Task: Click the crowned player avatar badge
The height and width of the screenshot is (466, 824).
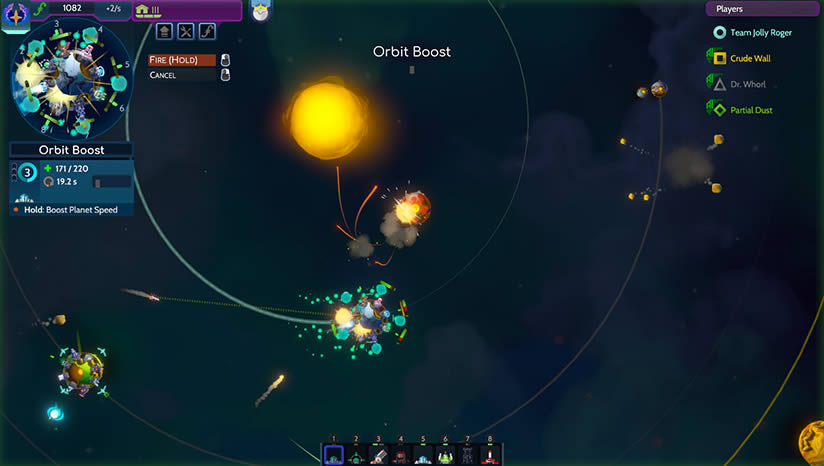Action: [x=262, y=11]
